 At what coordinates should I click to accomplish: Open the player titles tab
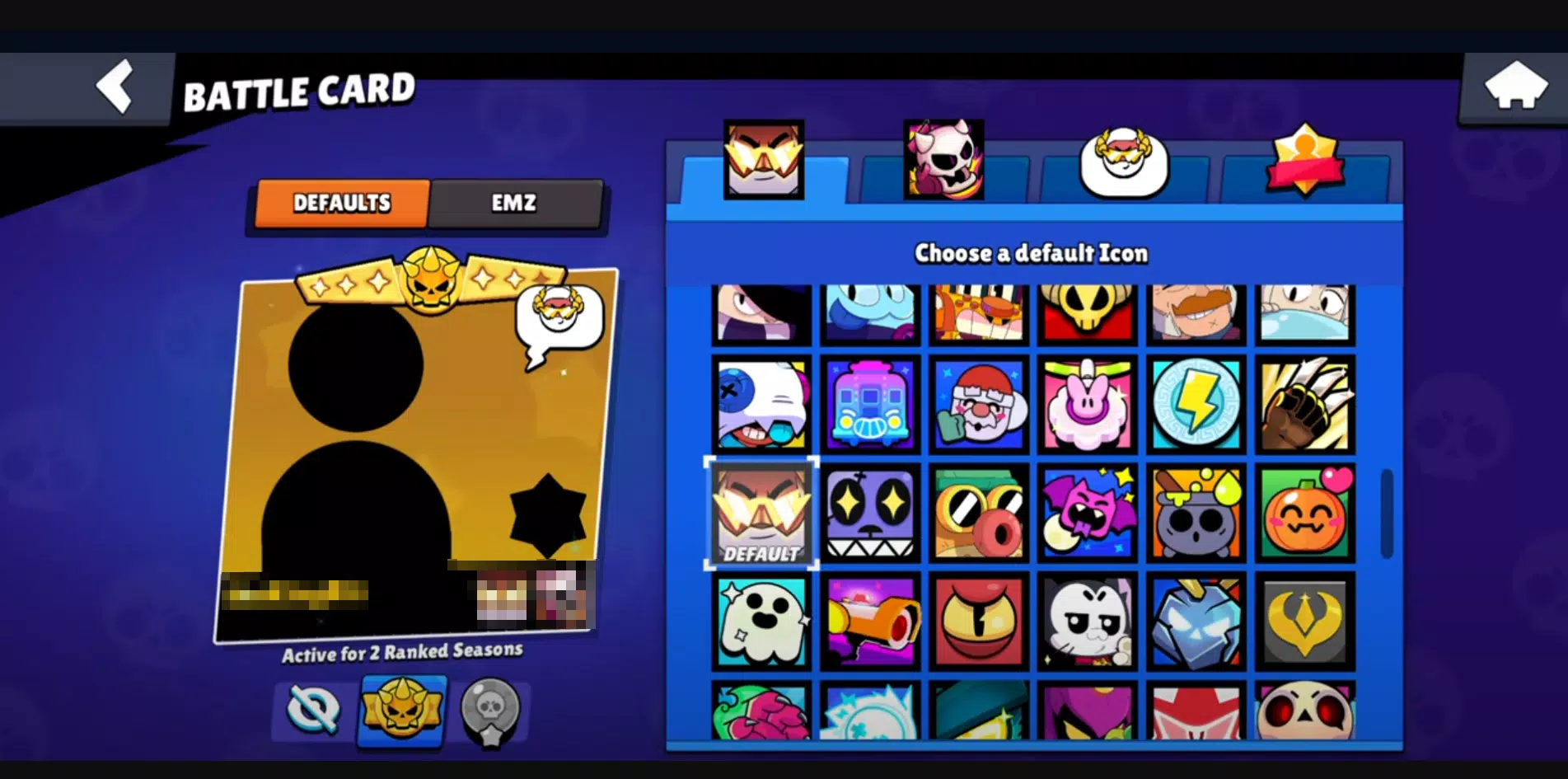click(x=1123, y=162)
